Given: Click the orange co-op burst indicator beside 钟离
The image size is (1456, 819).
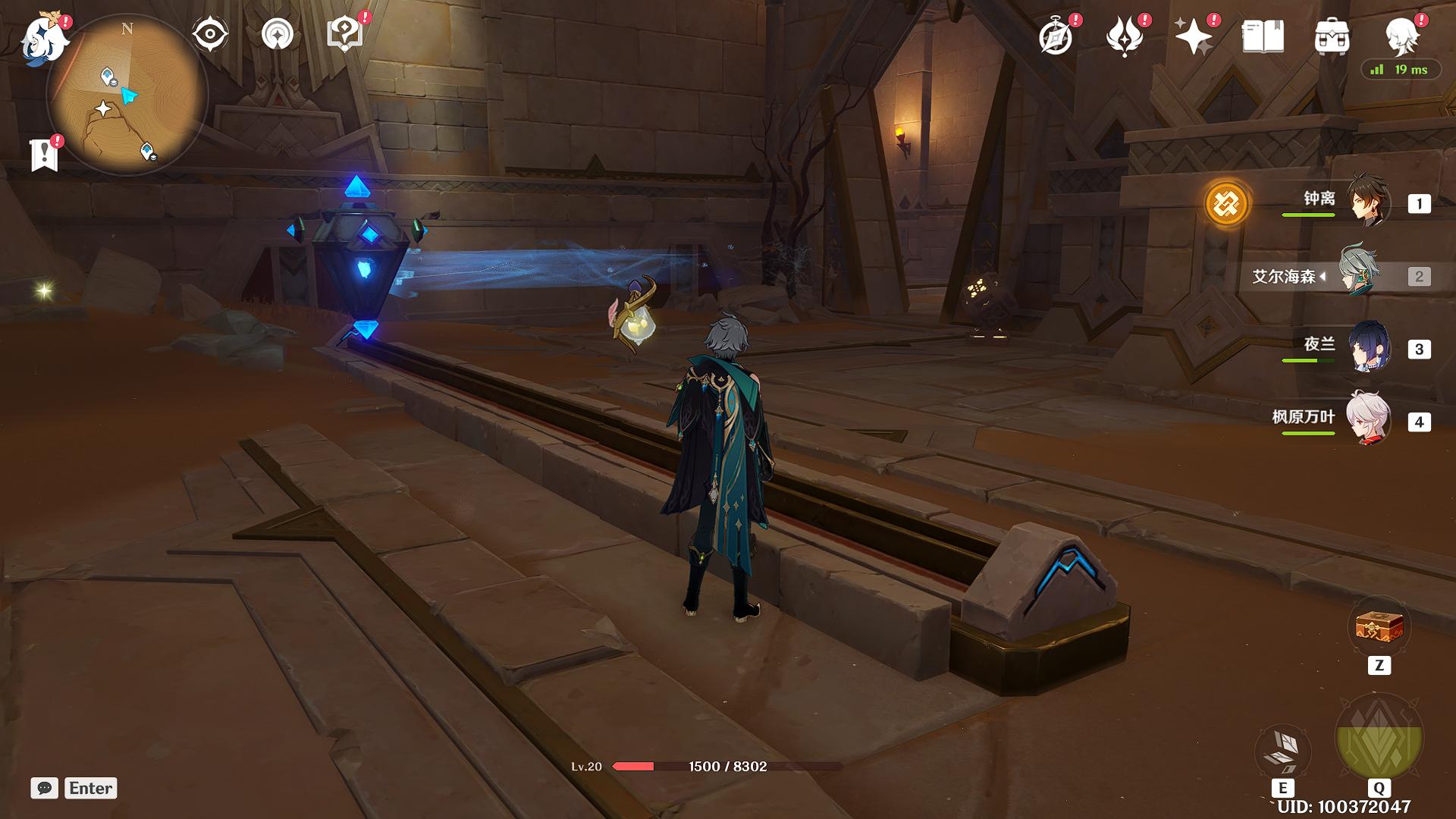Looking at the screenshot, I should pos(1226,203).
